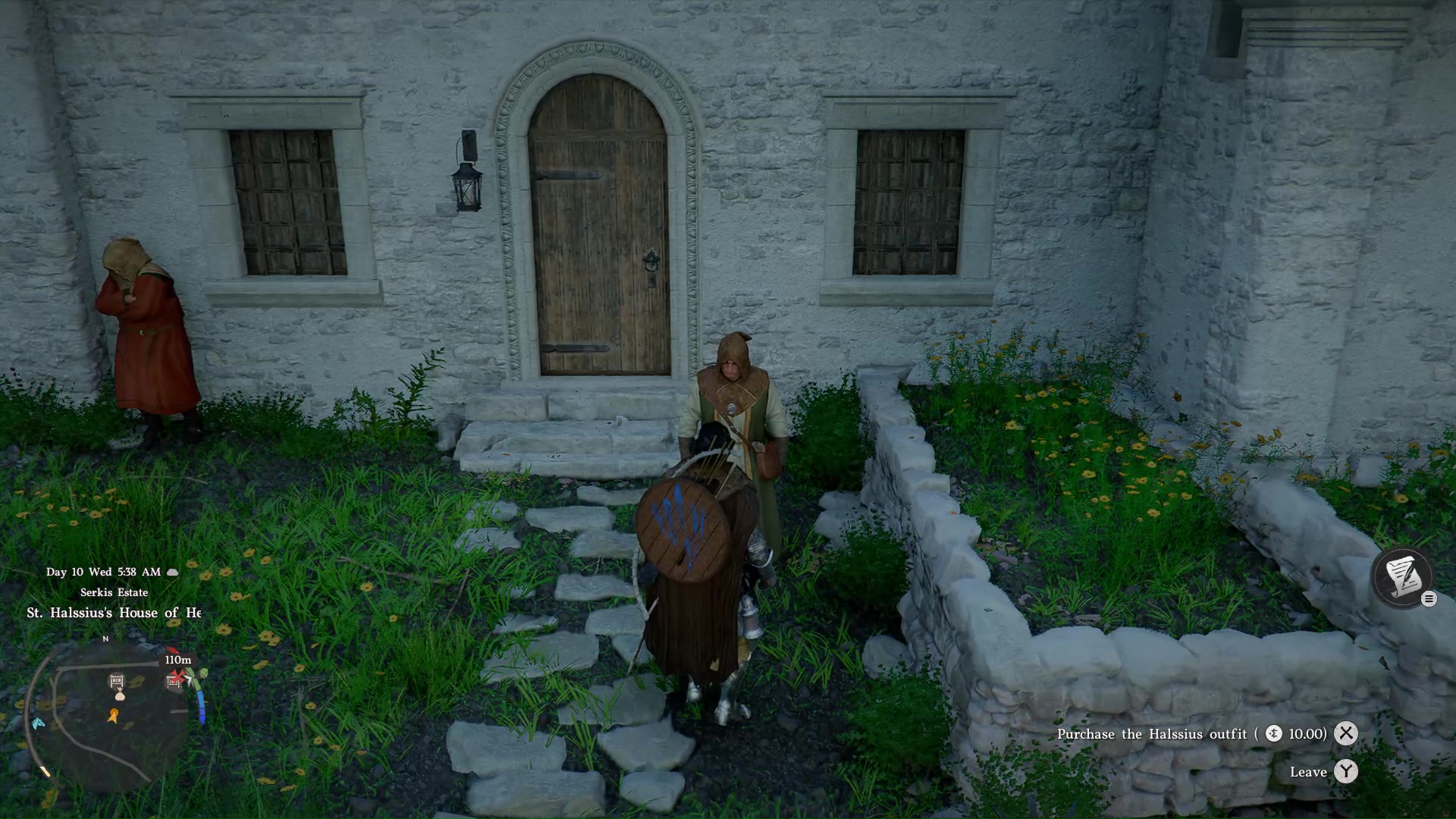Select the bed icon with red cross on minimap

[x=173, y=681]
